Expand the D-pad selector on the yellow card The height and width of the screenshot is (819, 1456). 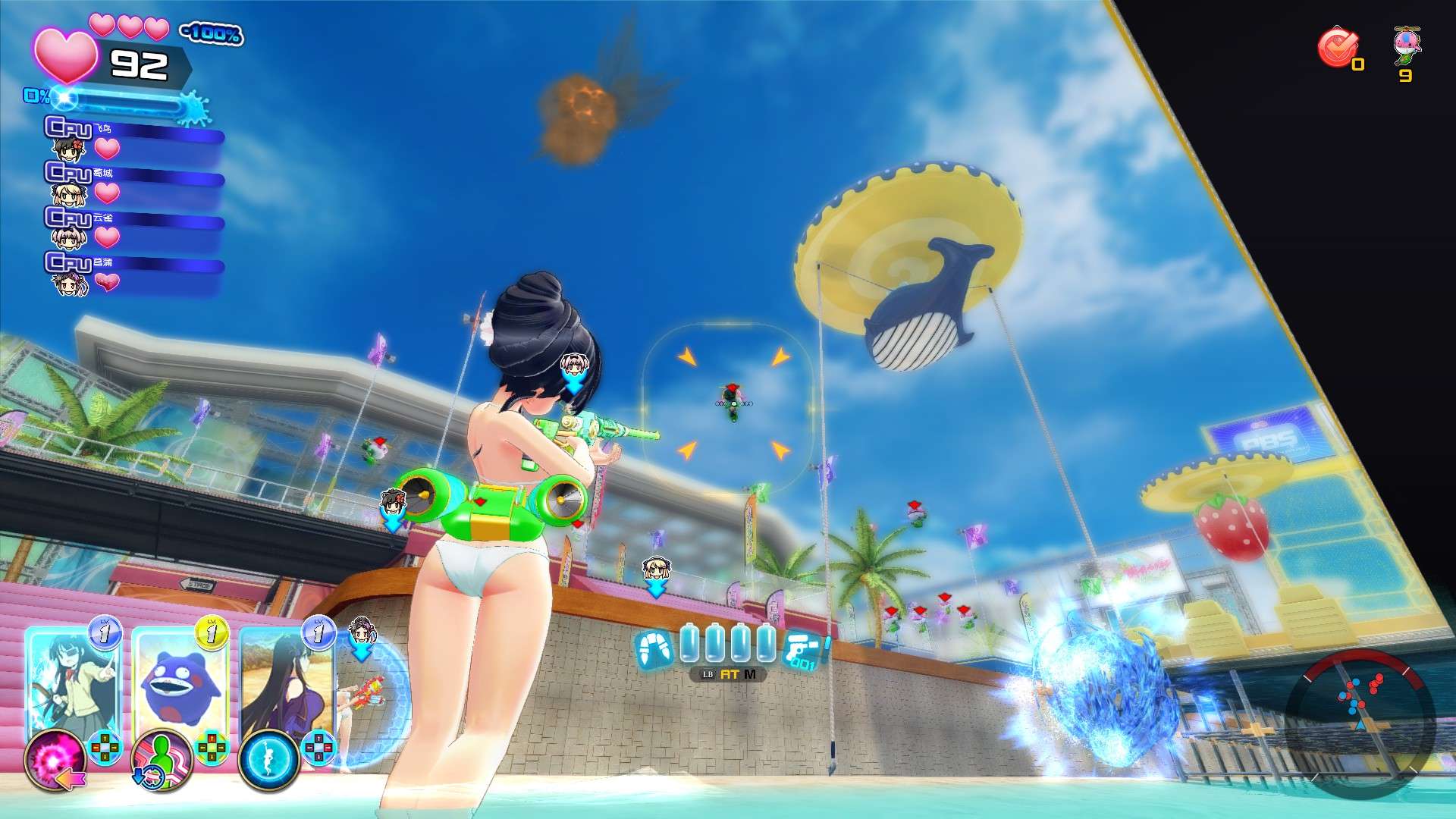[x=212, y=747]
